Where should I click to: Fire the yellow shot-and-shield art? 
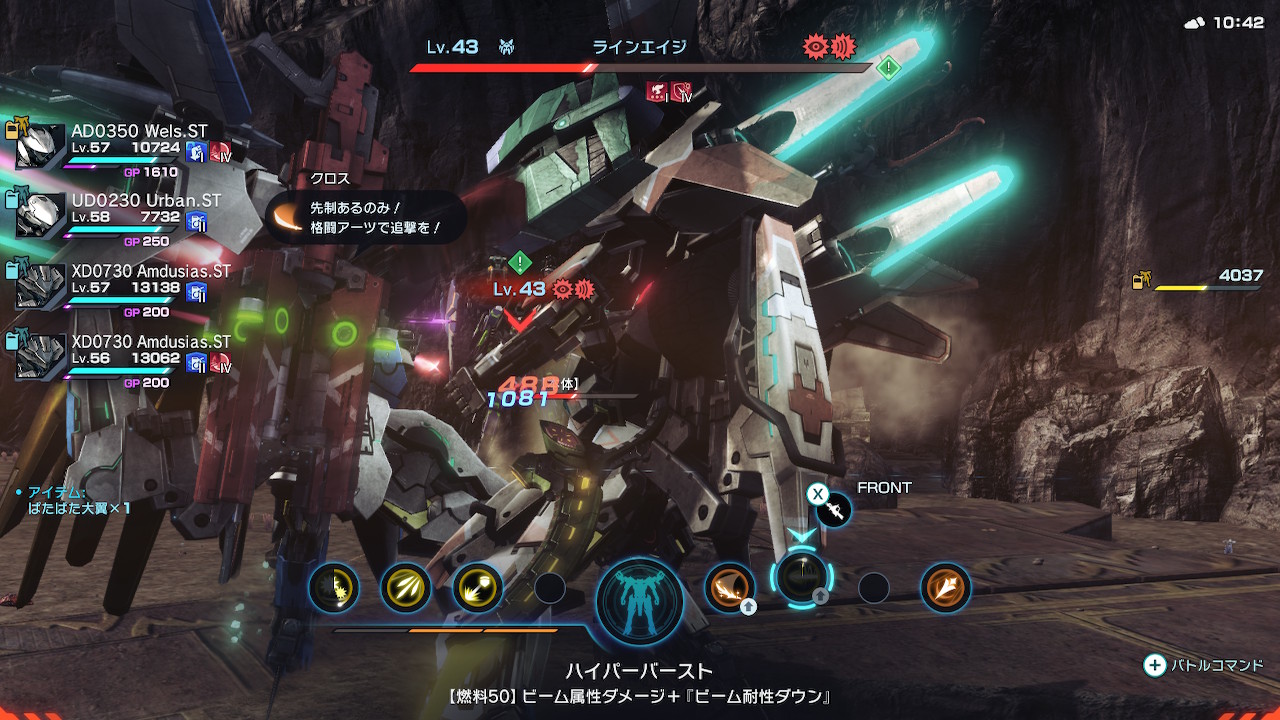coord(478,588)
